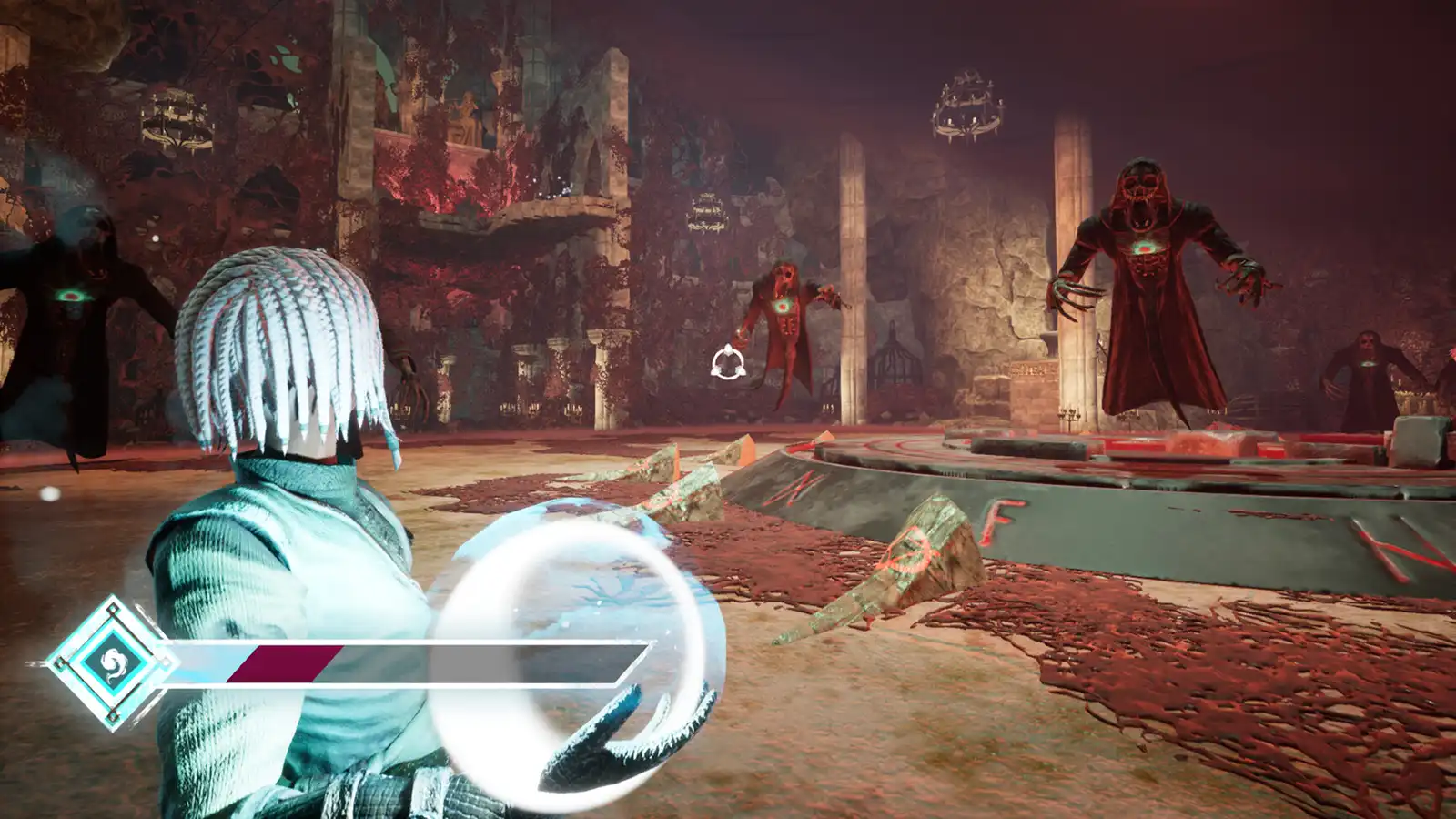Select the green sigil on the middle wraith's chest
Viewport: 1456px width, 819px height.
click(783, 308)
